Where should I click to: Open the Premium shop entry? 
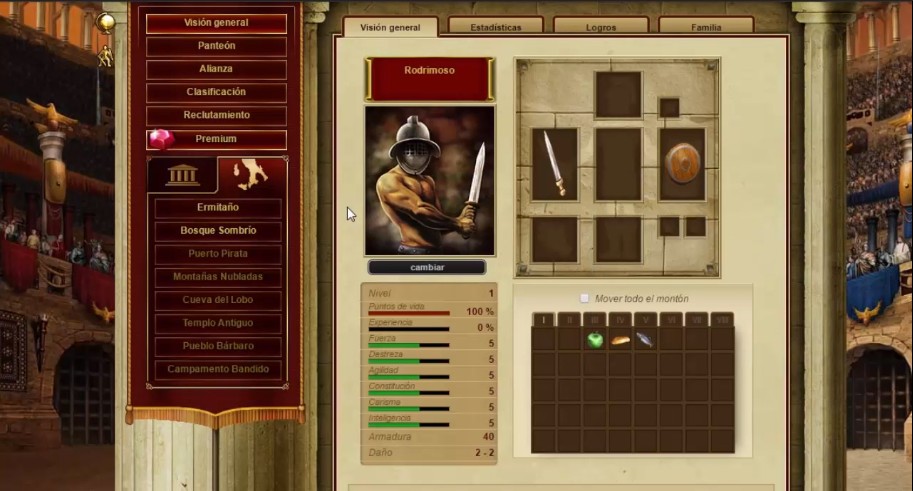pyautogui.click(x=216, y=139)
